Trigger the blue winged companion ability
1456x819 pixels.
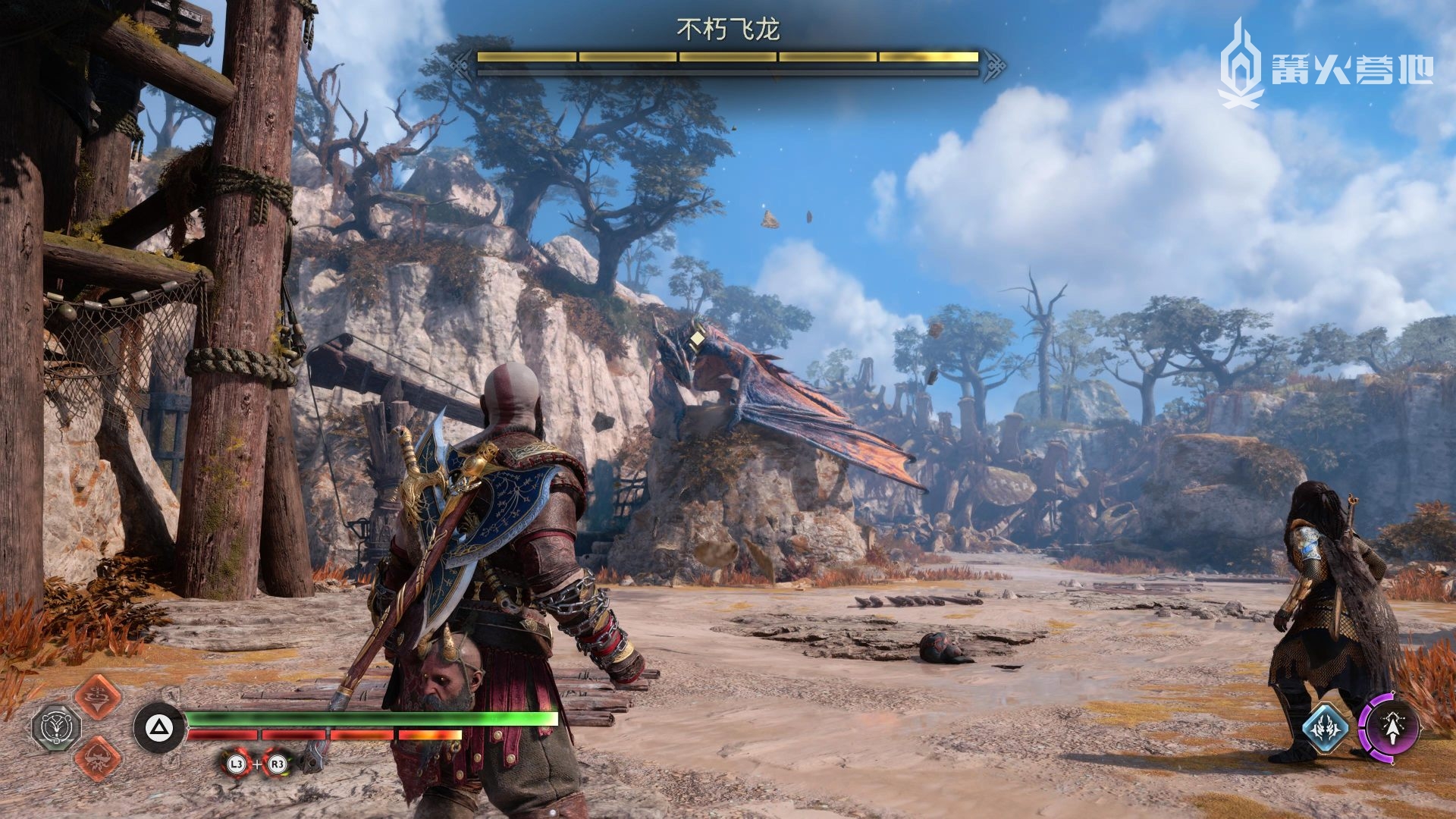pyautogui.click(x=1325, y=729)
